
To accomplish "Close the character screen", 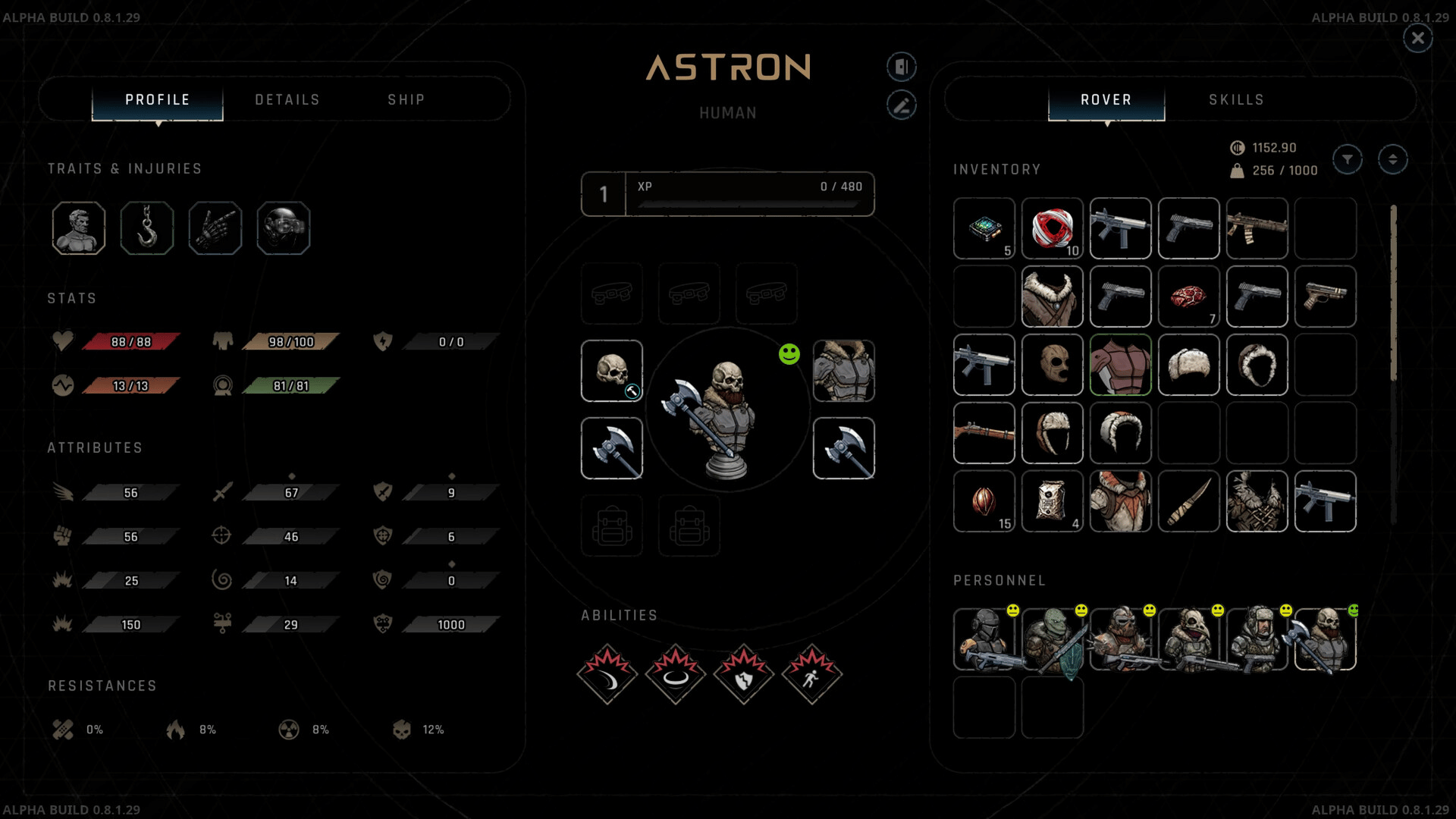I will 1417,38.
